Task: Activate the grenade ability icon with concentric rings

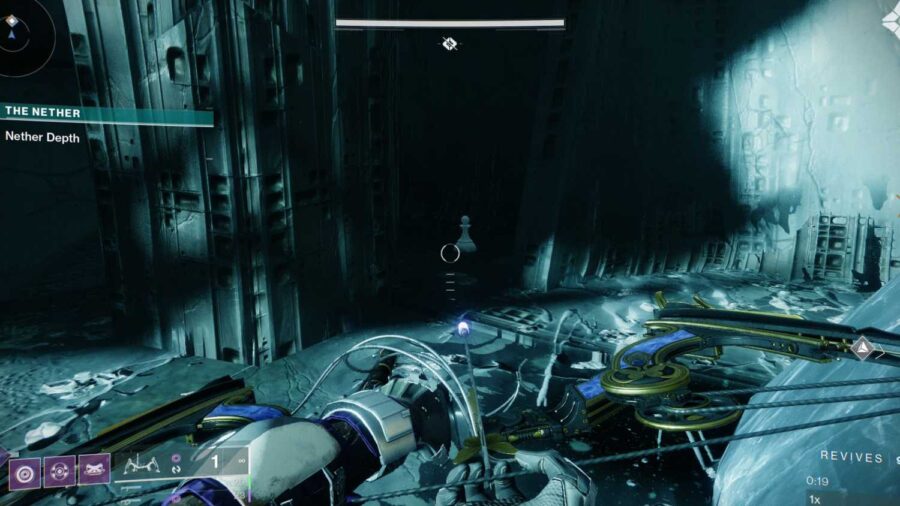Action: 25,469
